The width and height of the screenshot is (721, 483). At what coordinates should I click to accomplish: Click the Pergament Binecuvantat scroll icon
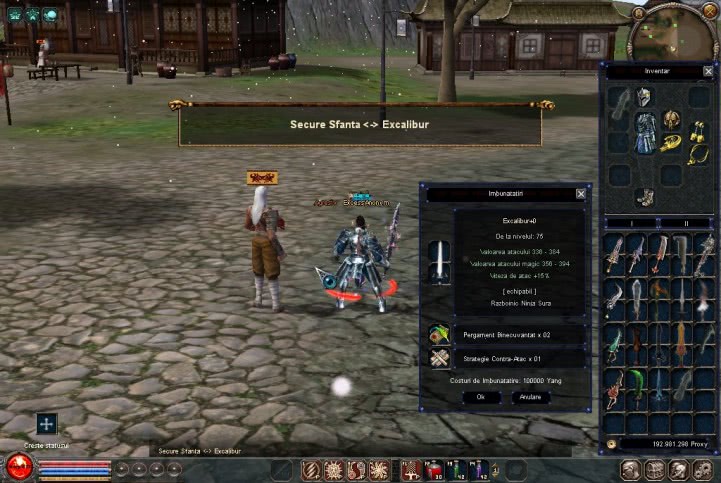click(x=440, y=335)
